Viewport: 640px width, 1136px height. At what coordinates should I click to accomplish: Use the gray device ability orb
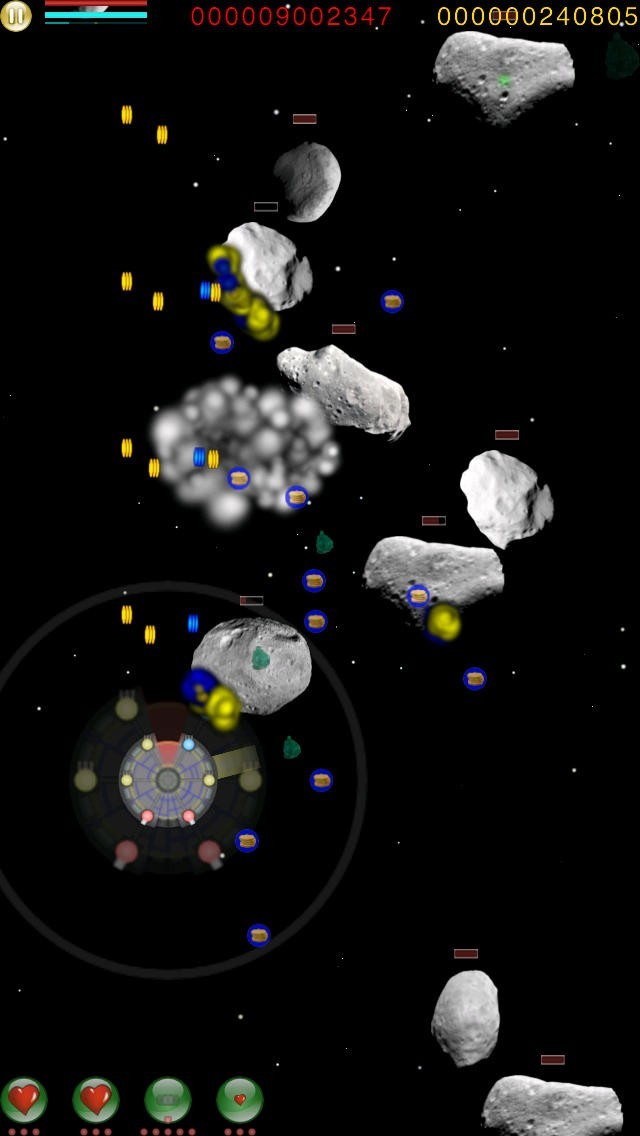168,1099
